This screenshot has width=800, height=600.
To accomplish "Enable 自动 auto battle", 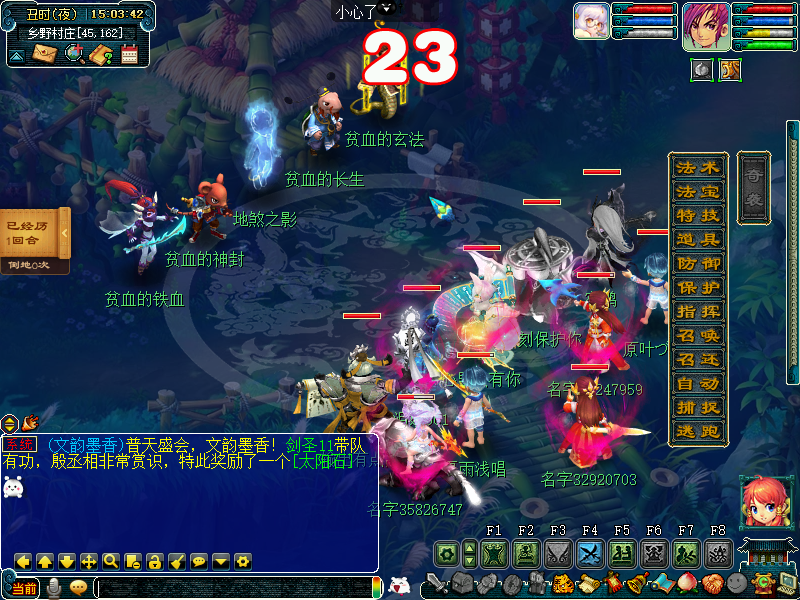I will [697, 383].
